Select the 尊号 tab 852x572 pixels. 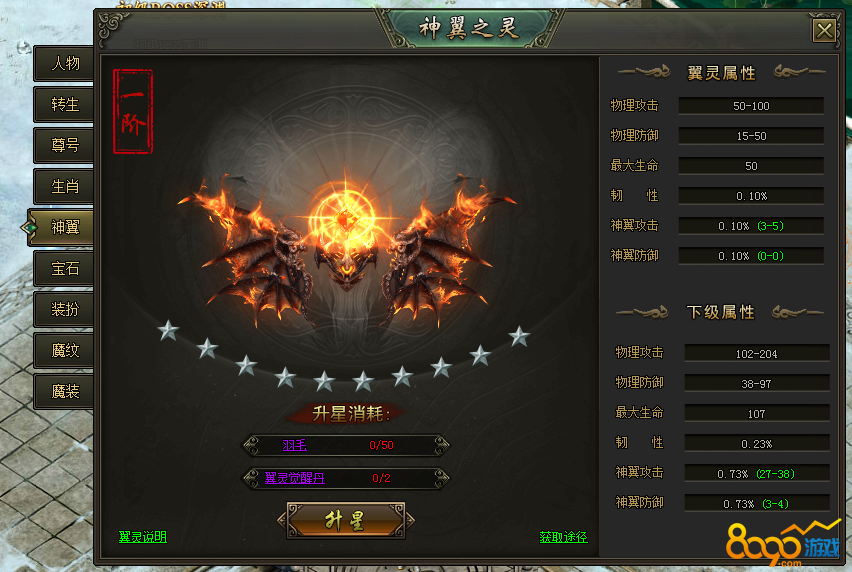pyautogui.click(x=65, y=145)
